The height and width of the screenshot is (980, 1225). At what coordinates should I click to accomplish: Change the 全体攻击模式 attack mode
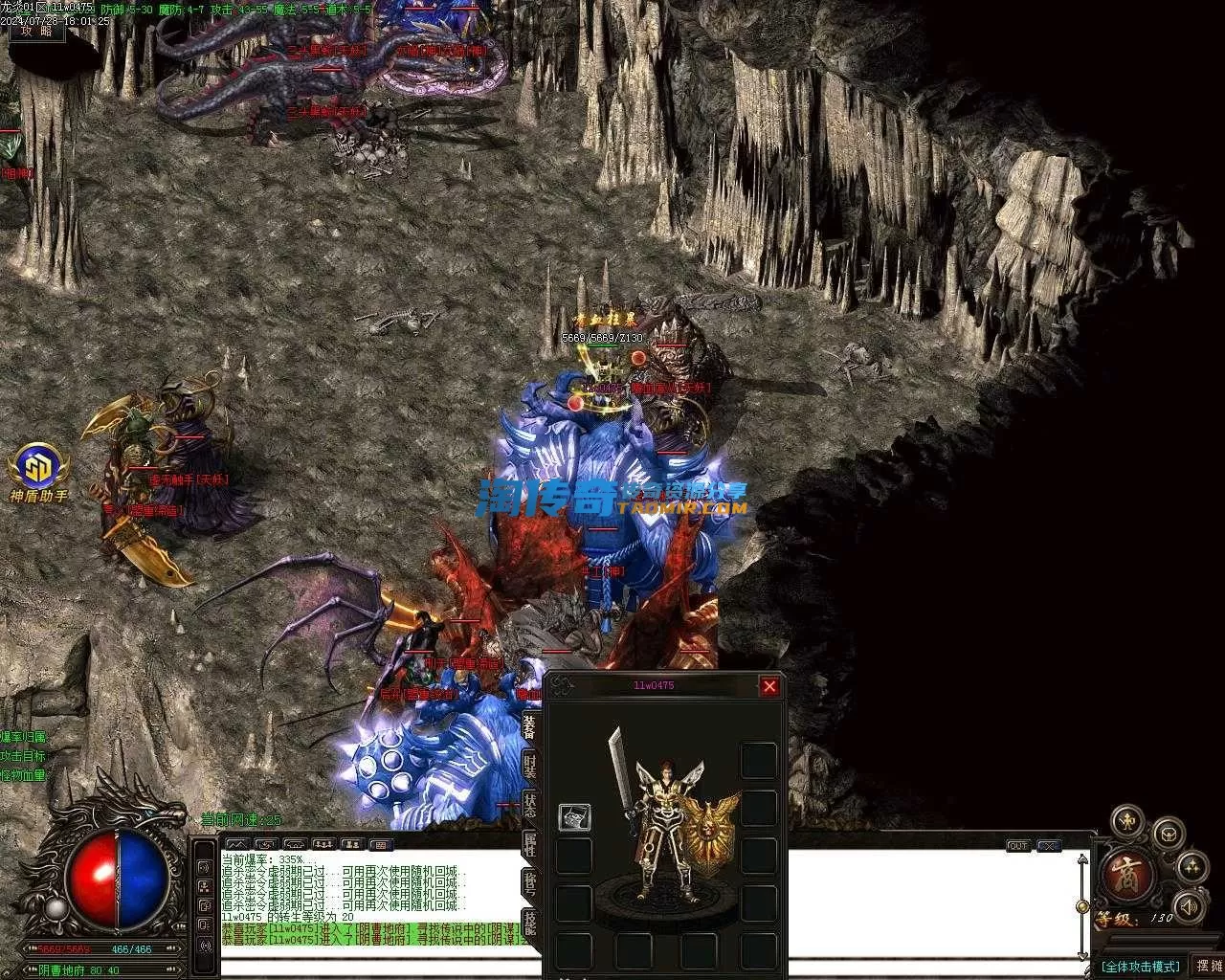[1141, 966]
